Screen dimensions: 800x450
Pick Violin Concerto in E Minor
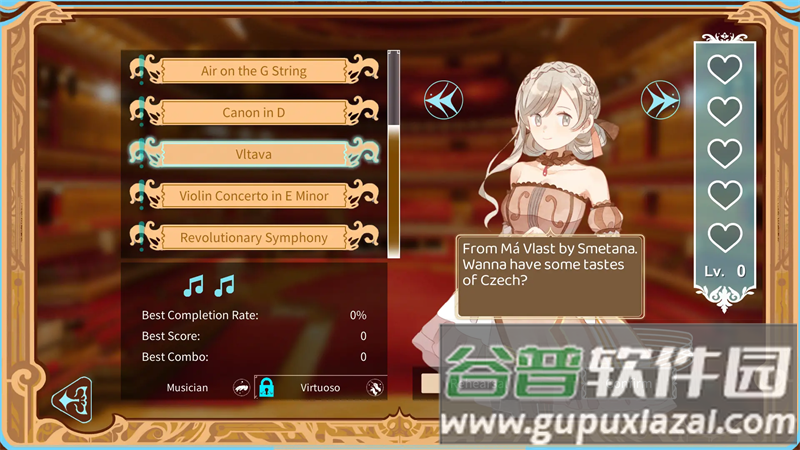[254, 196]
